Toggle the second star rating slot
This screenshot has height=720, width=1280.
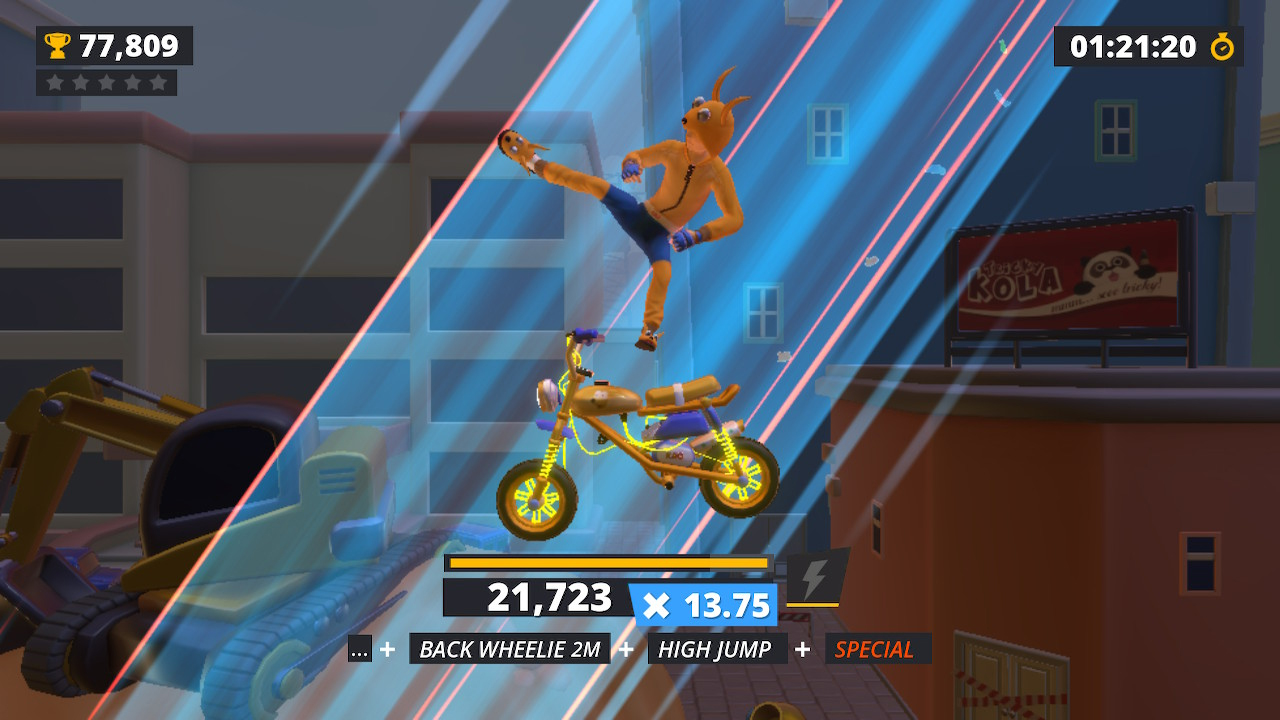tap(80, 82)
